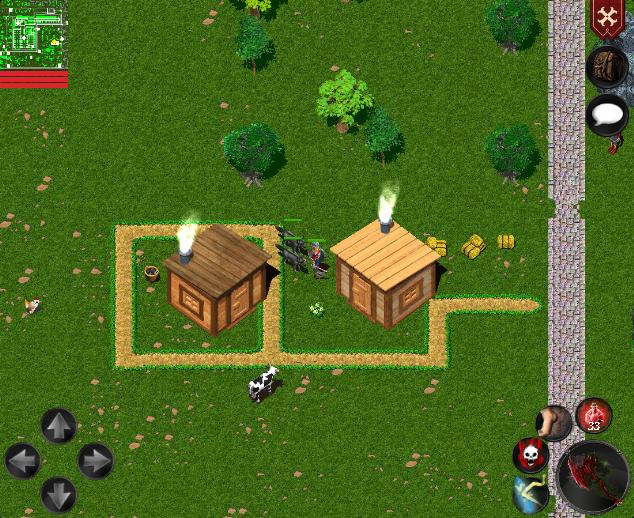Open the minimap

coord(33,34)
